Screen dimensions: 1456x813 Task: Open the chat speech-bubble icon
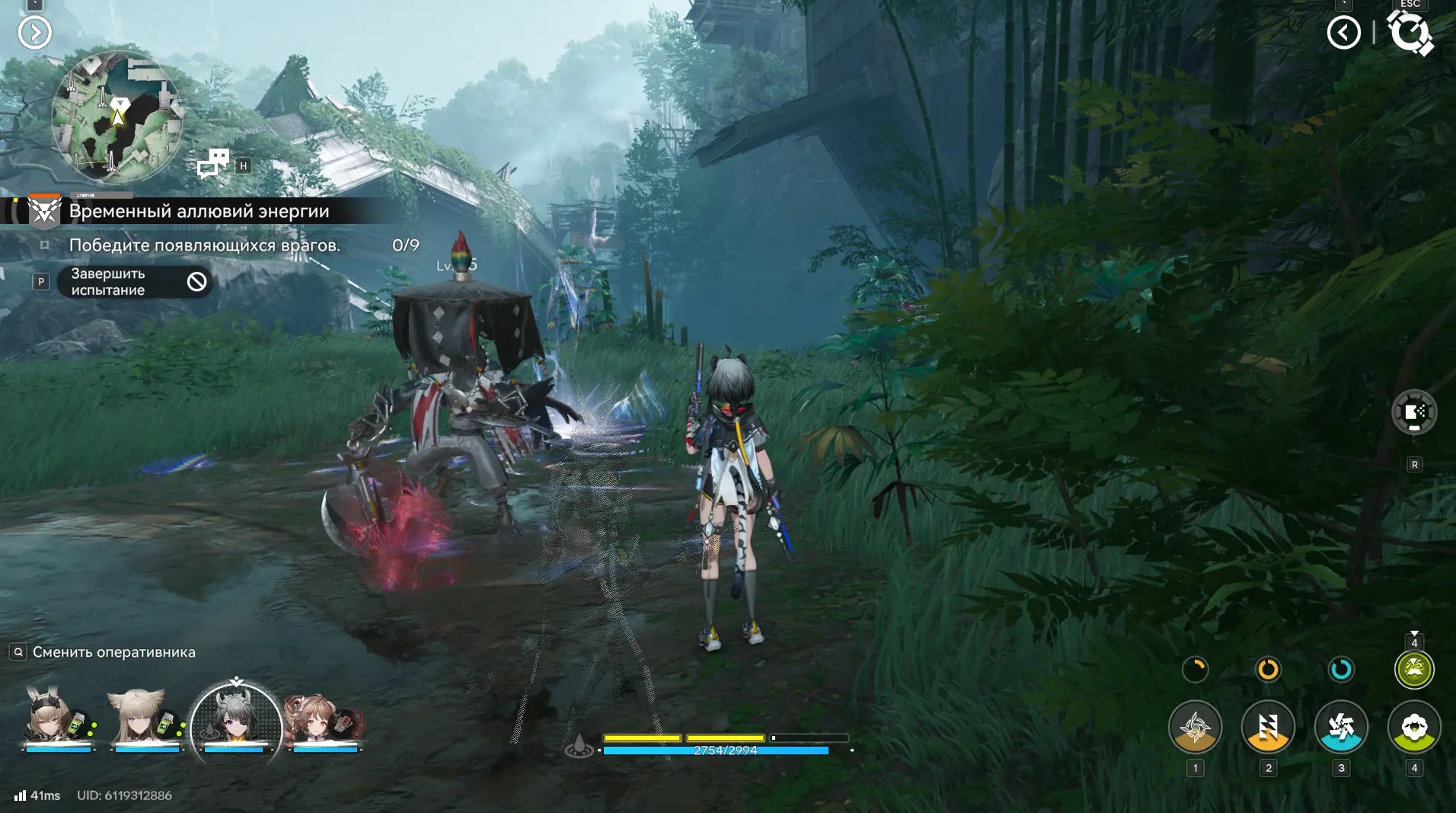click(213, 163)
